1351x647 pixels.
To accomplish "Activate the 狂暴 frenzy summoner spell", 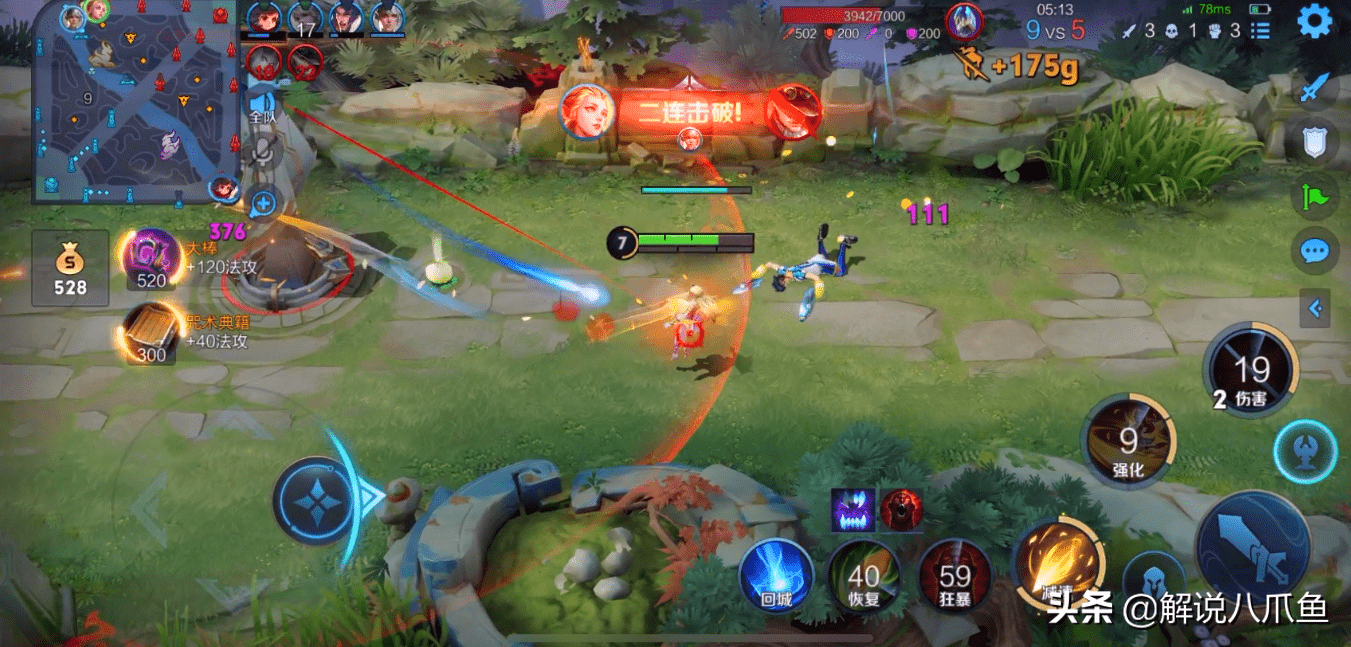I will (955, 577).
